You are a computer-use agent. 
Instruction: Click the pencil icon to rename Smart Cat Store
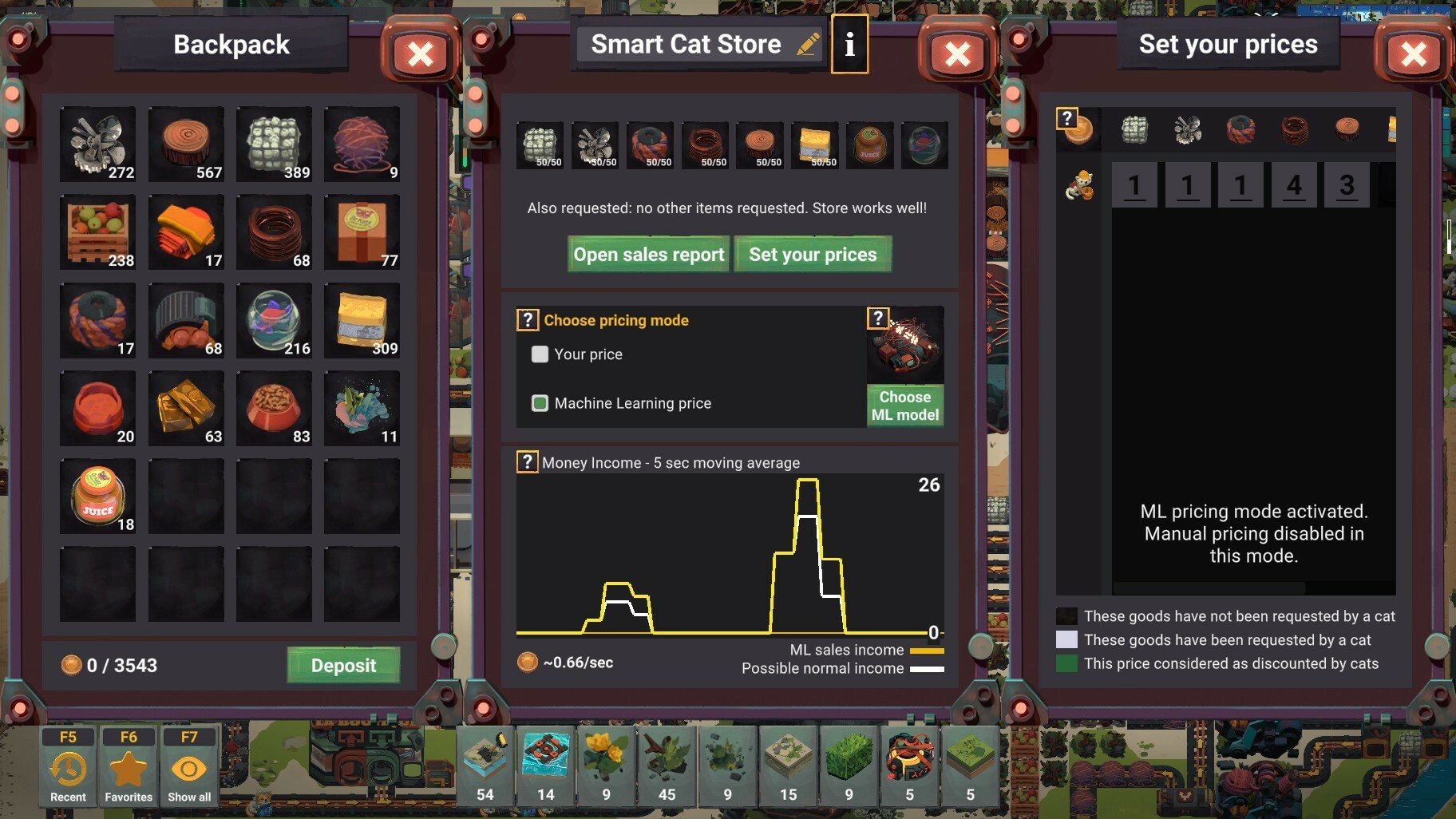807,44
